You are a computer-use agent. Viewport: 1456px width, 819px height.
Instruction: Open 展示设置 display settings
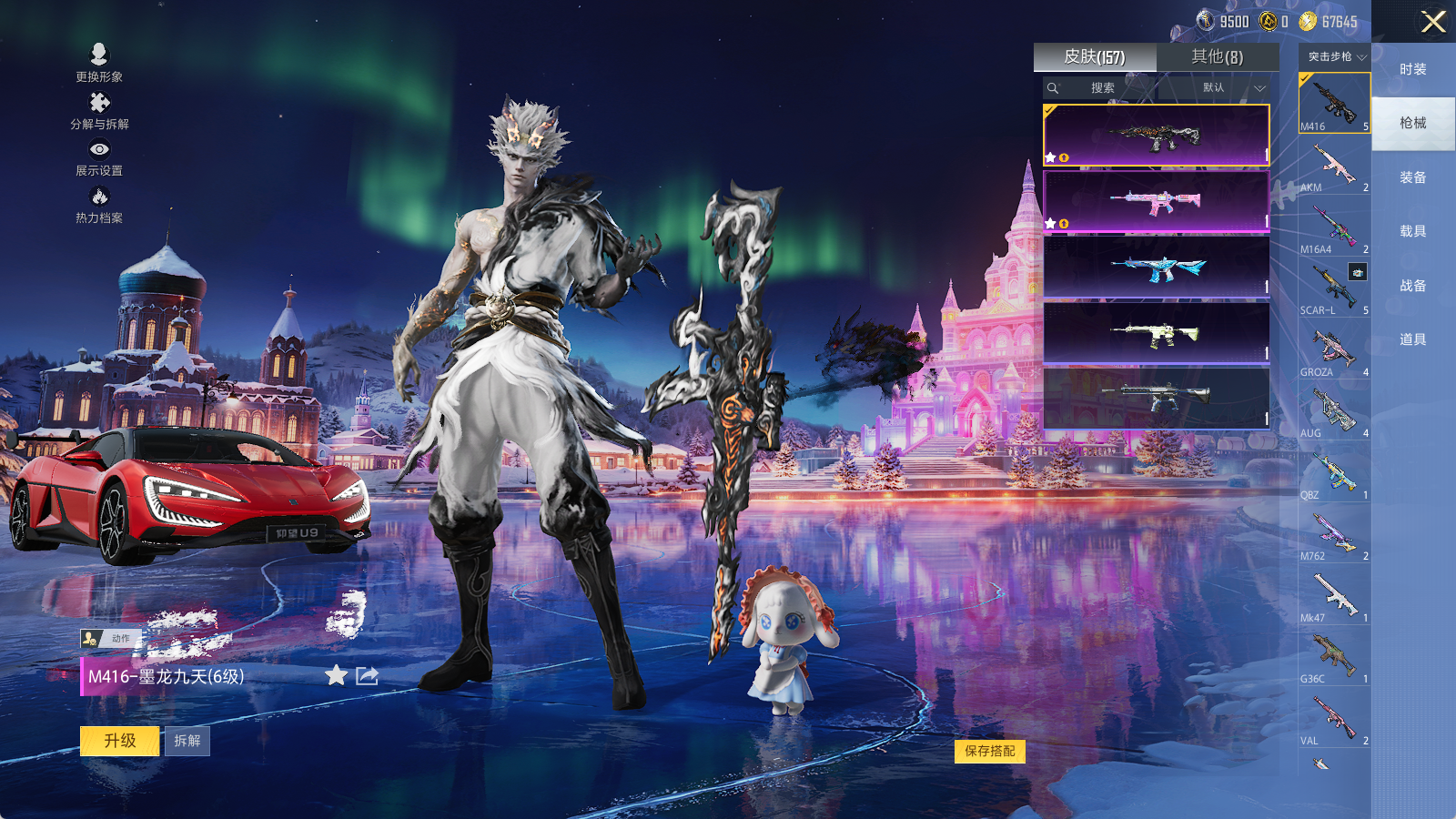click(x=99, y=157)
